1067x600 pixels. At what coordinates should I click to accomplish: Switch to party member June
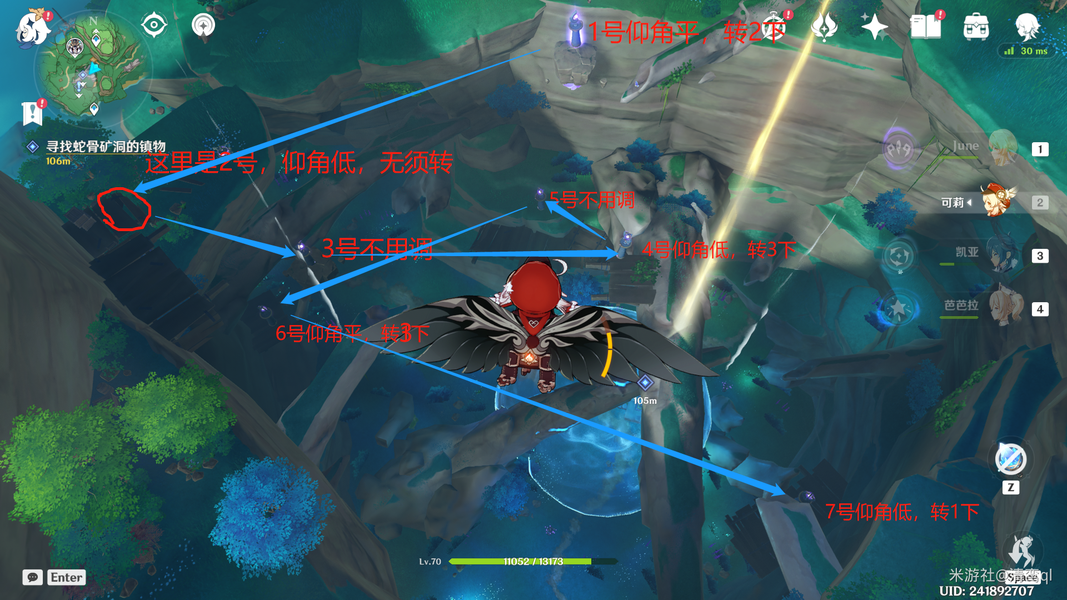point(1000,149)
